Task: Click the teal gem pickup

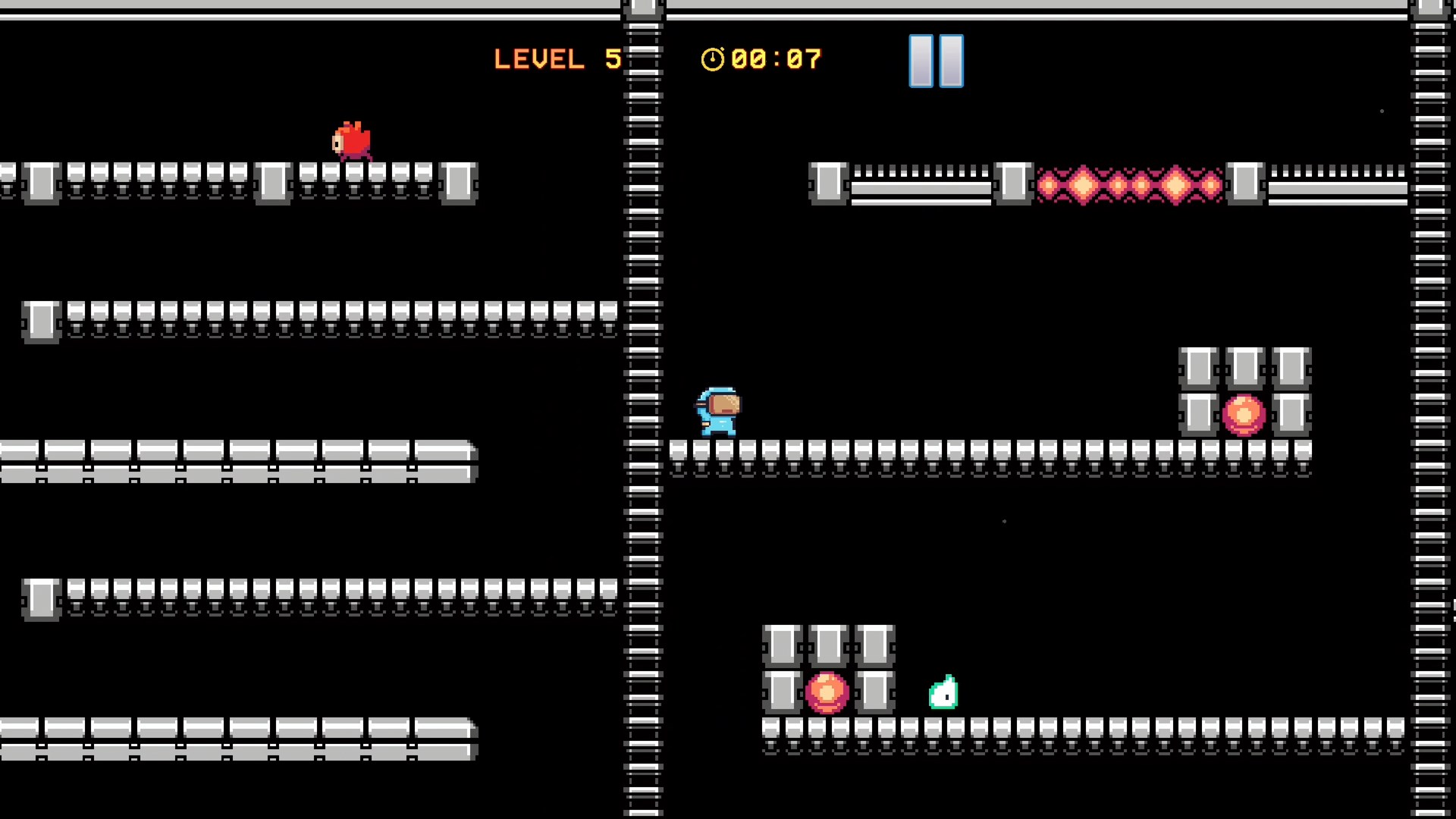Action: (943, 694)
